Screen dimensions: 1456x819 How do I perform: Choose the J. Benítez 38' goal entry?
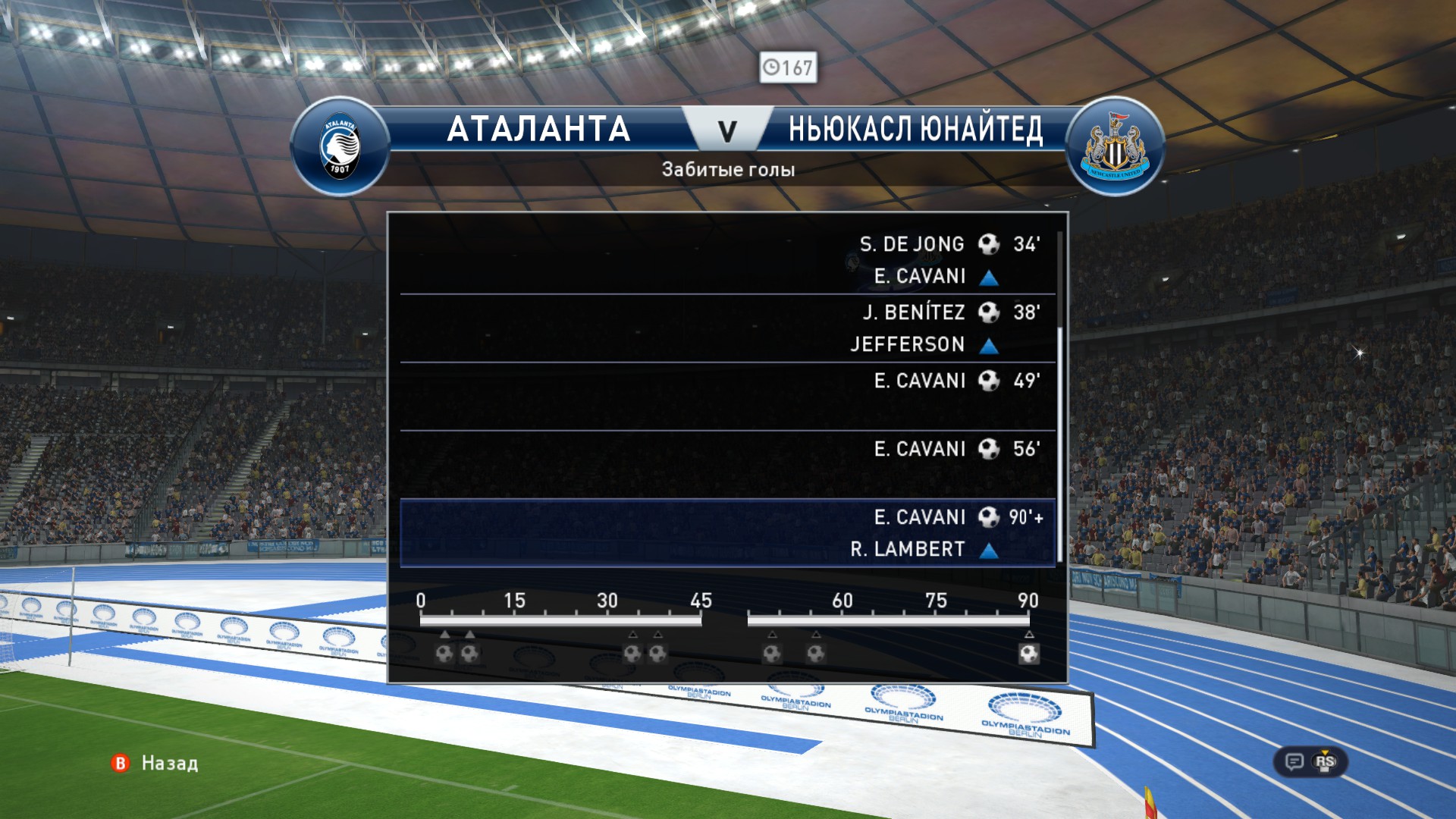point(728,328)
